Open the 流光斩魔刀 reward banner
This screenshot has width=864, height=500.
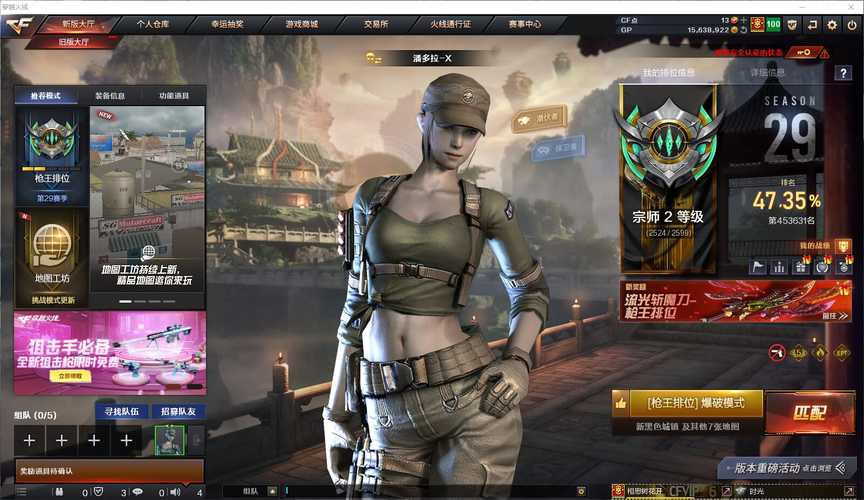735,301
